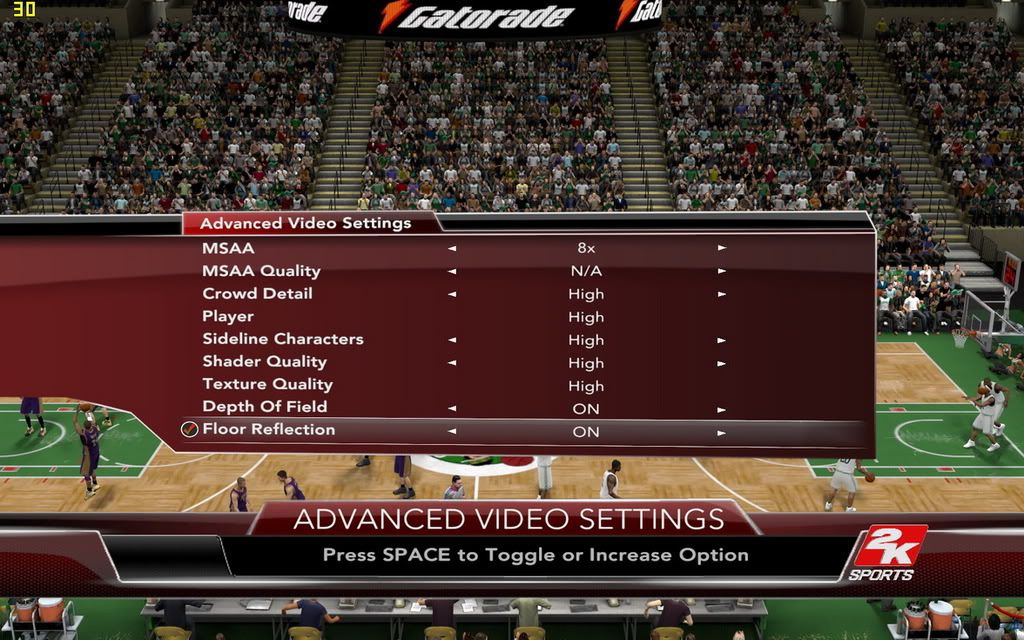Screen dimensions: 1024x640
Task: Click the left arrow beside Floor Reflection
Action: [452, 432]
